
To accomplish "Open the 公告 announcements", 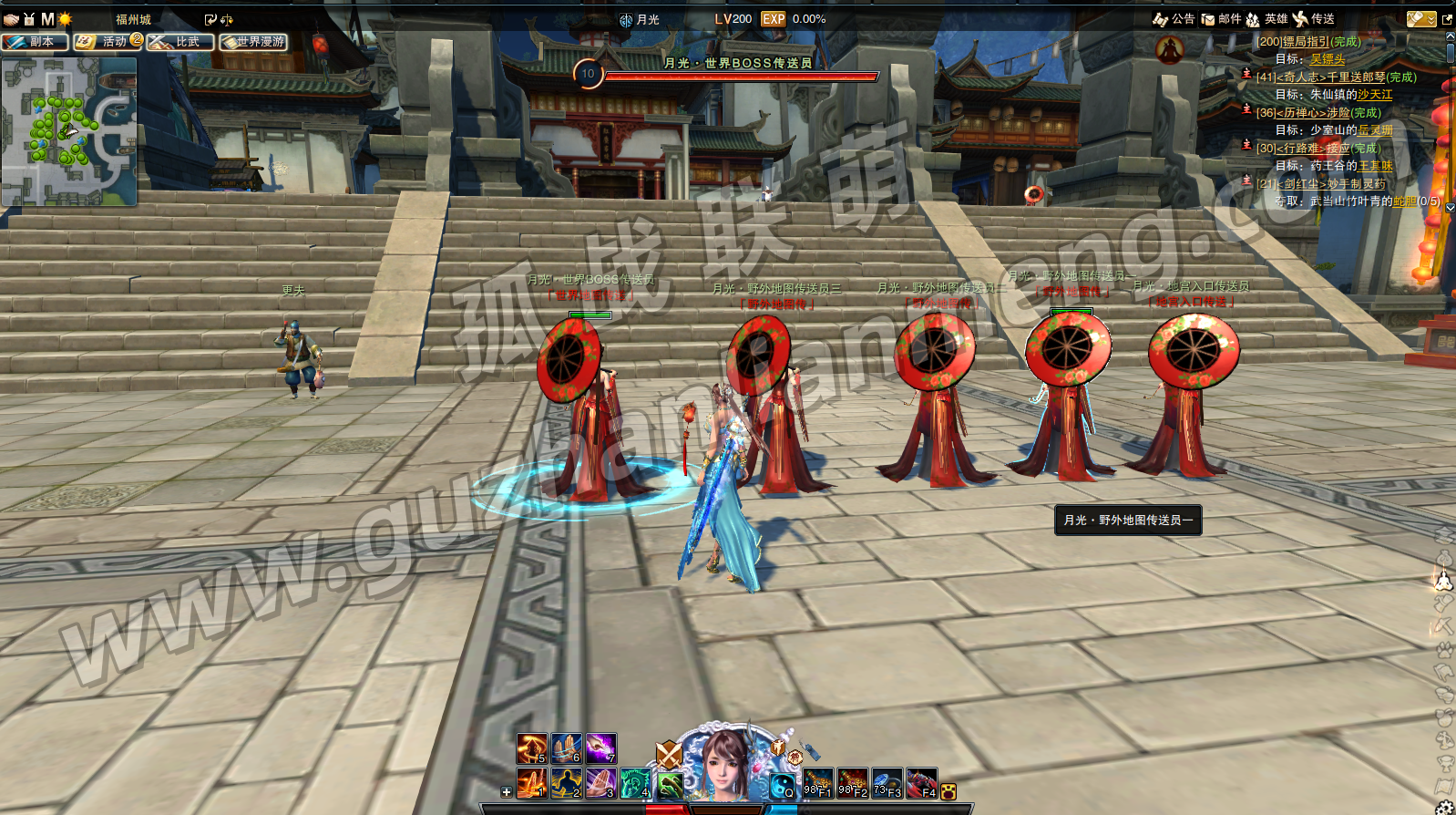I will point(1174,19).
